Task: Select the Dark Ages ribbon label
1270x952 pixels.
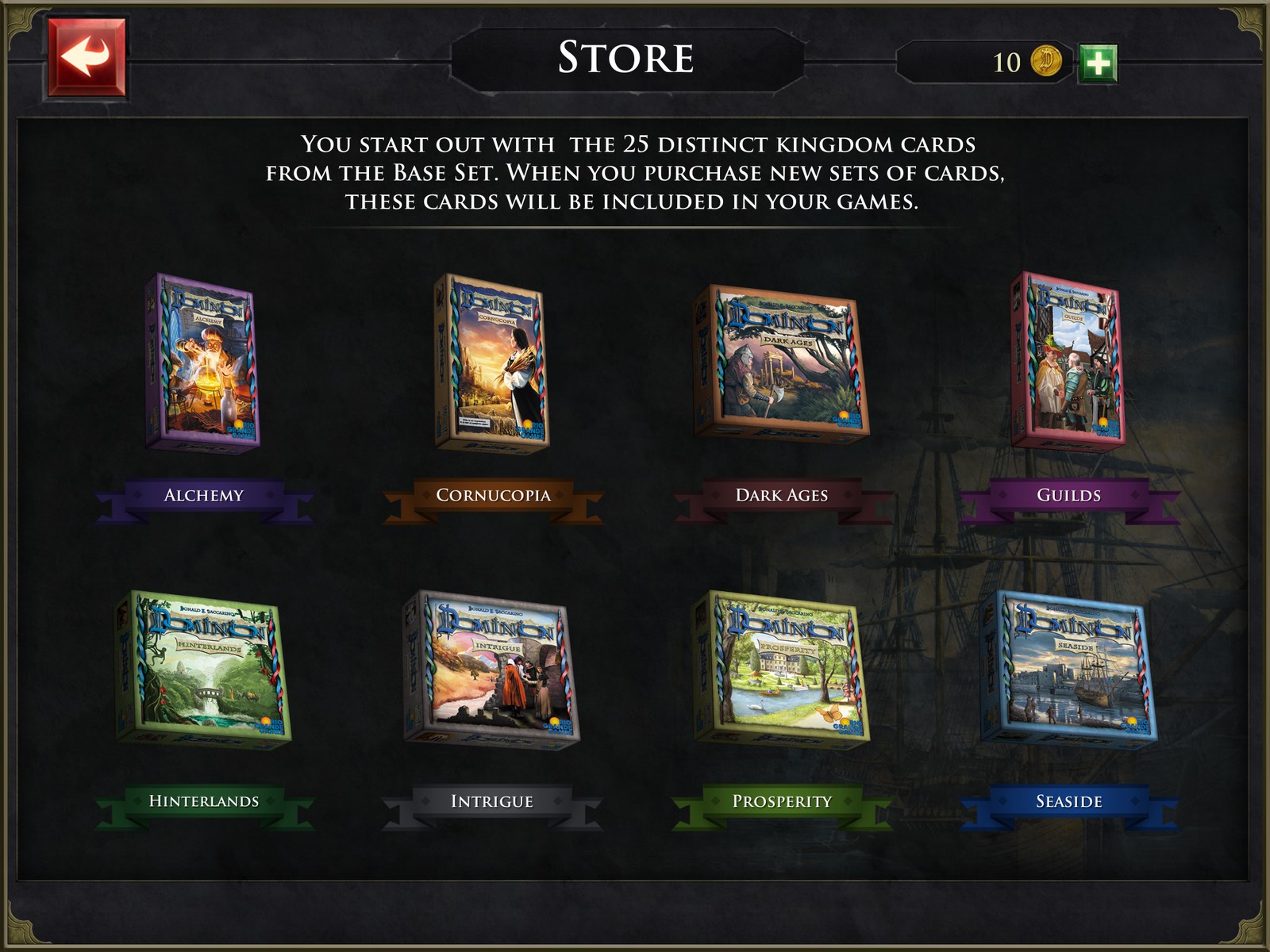Action: click(782, 495)
